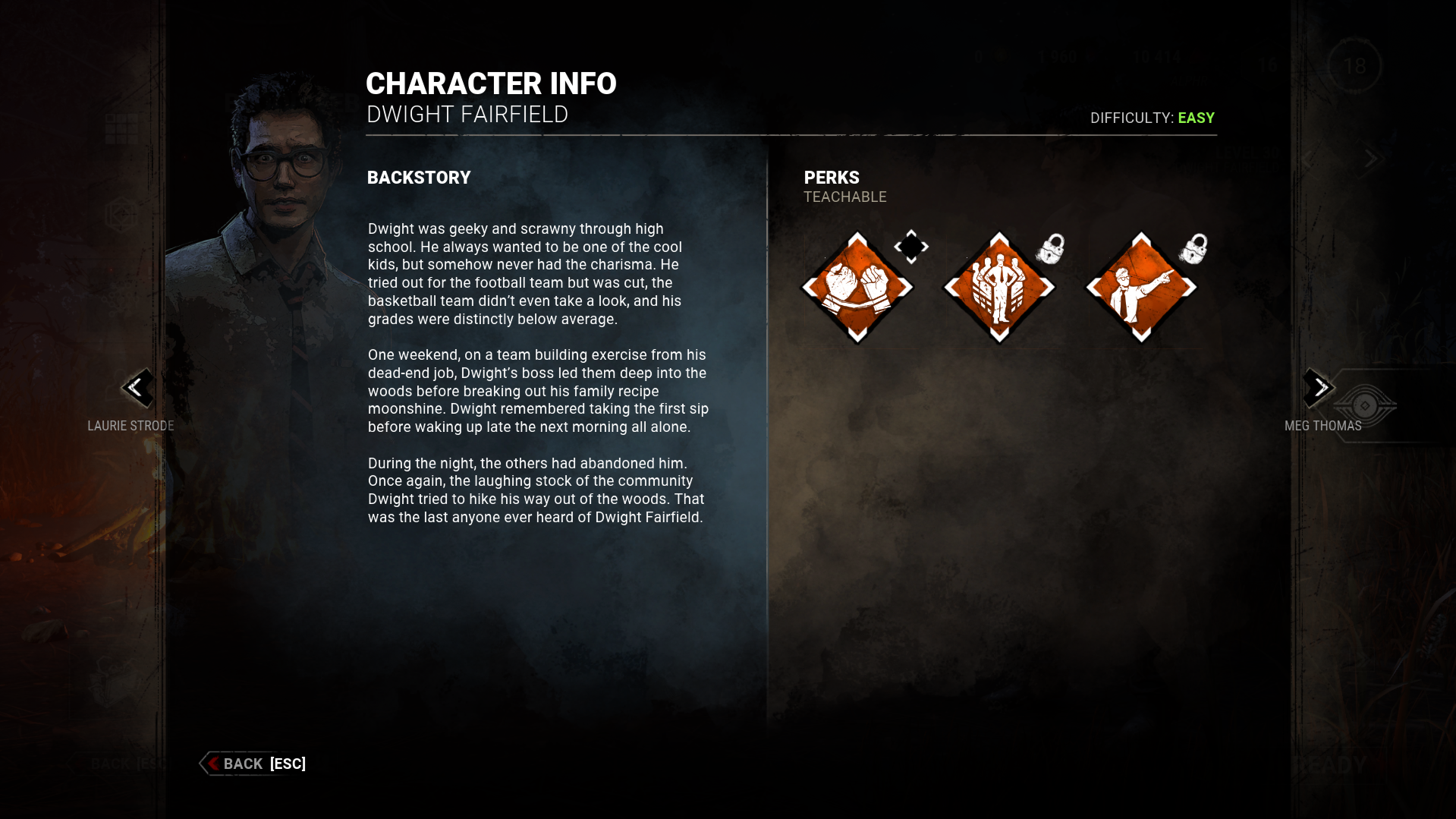Select the Bond perk icon

click(x=857, y=287)
